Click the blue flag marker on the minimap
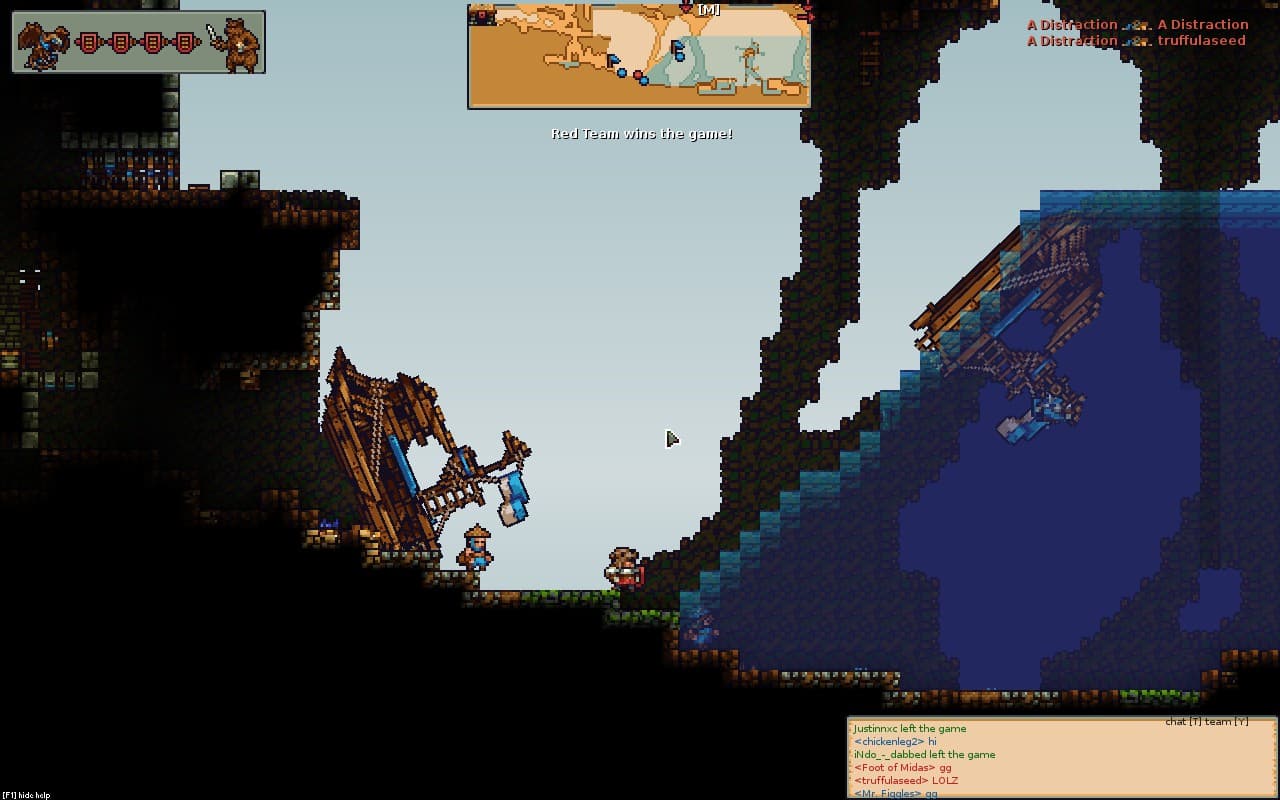The height and width of the screenshot is (800, 1280). click(613, 60)
